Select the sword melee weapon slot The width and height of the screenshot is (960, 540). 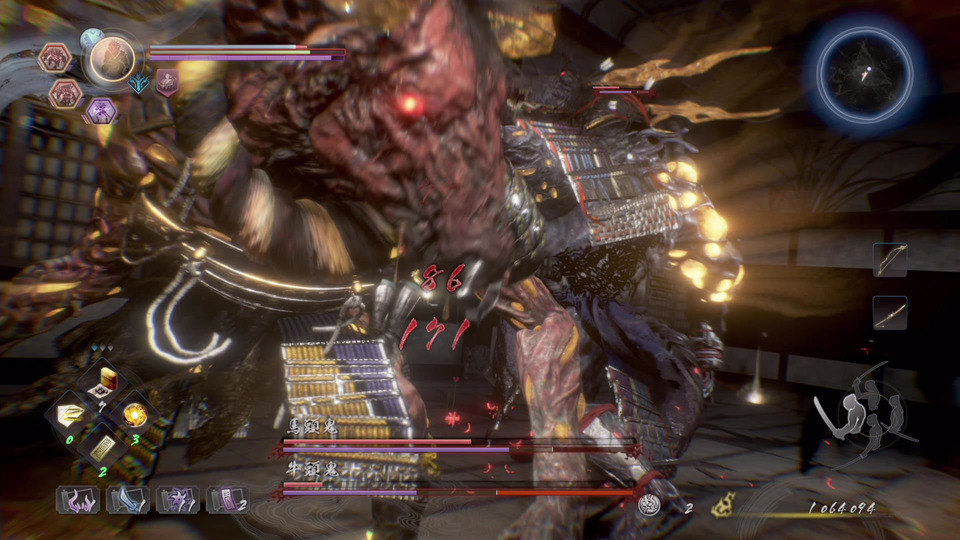(x=890, y=313)
